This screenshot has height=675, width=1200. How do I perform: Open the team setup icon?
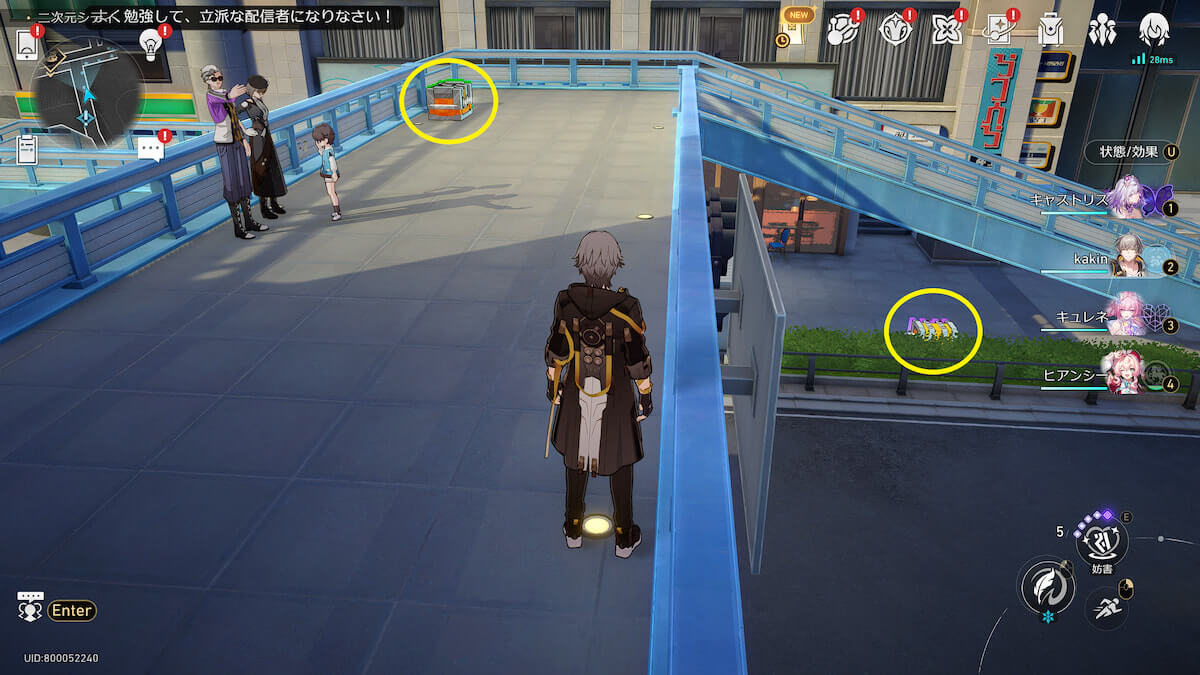click(x=1102, y=31)
